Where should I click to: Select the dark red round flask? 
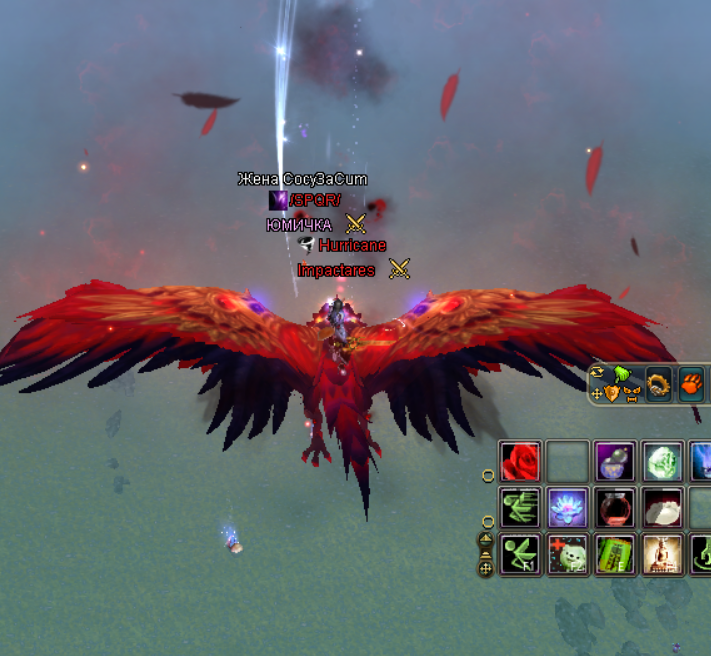(615, 507)
